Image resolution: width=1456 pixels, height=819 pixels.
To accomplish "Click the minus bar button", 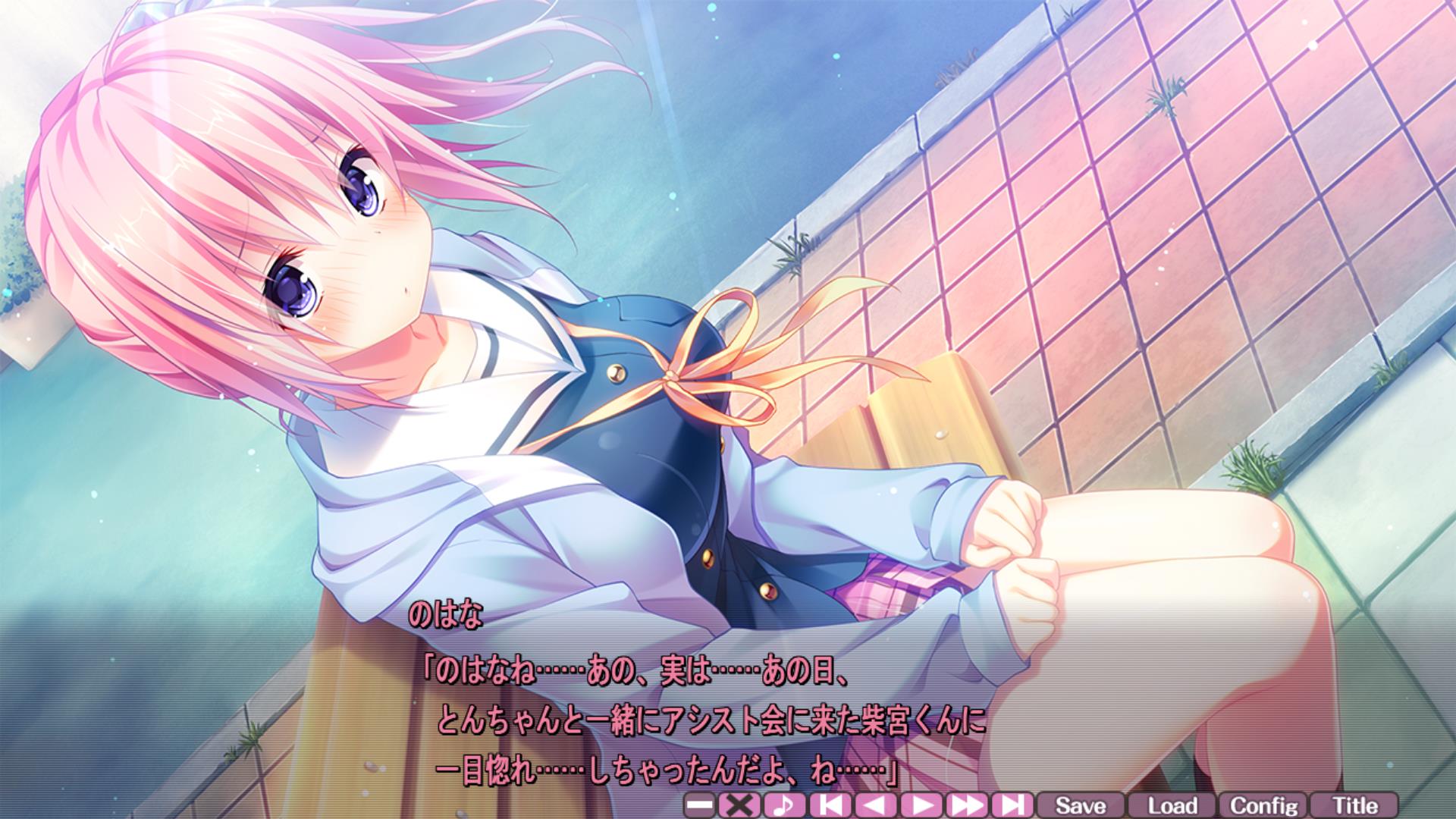I will click(699, 805).
